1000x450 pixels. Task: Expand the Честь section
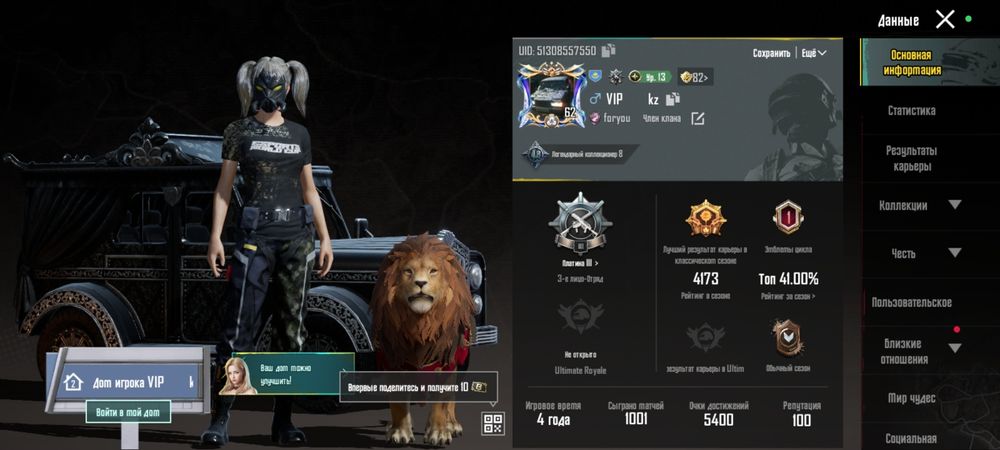954,253
